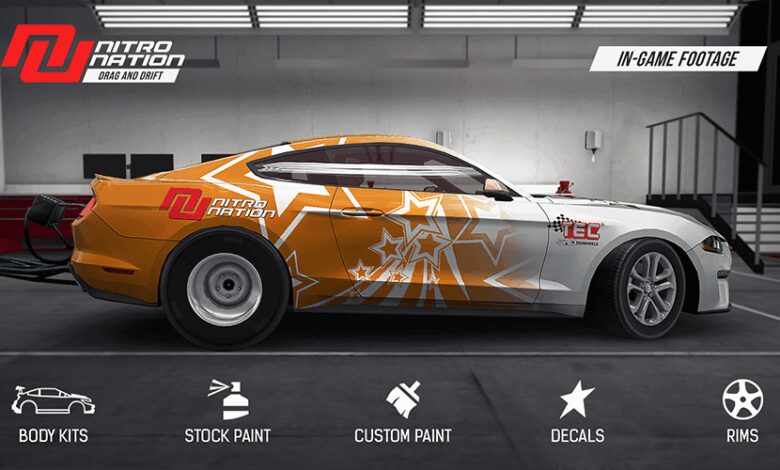Choose the Custom Paint brush category
The width and height of the screenshot is (780, 470).
point(402,412)
